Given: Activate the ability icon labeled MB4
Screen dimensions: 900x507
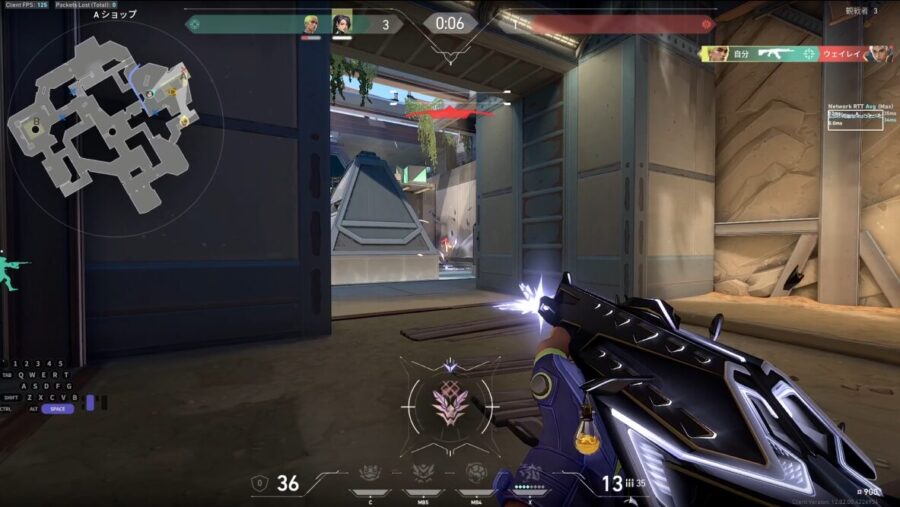Looking at the screenshot, I should (476, 474).
